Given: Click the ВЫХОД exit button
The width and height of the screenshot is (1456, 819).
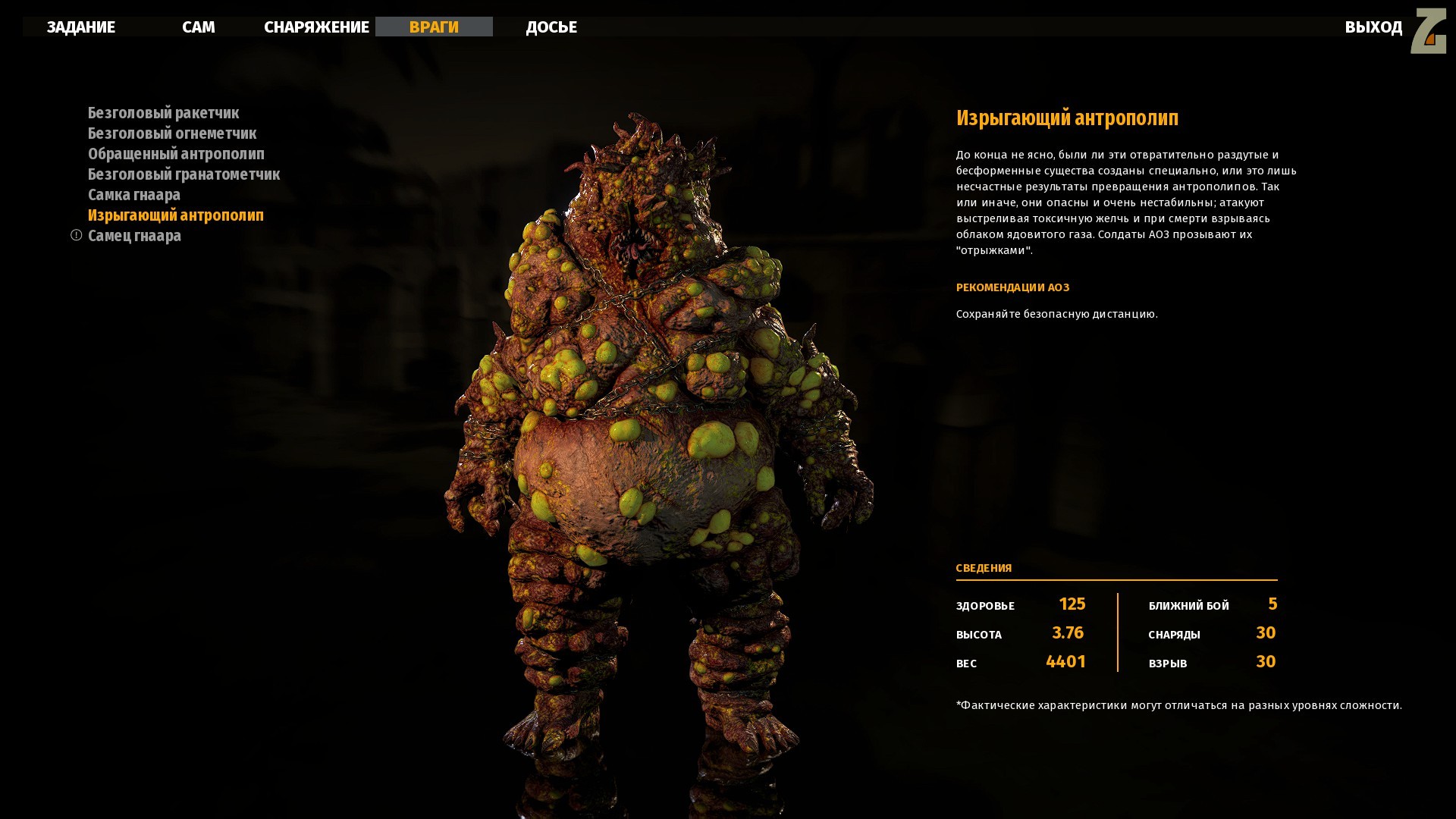Looking at the screenshot, I should pyautogui.click(x=1373, y=27).
